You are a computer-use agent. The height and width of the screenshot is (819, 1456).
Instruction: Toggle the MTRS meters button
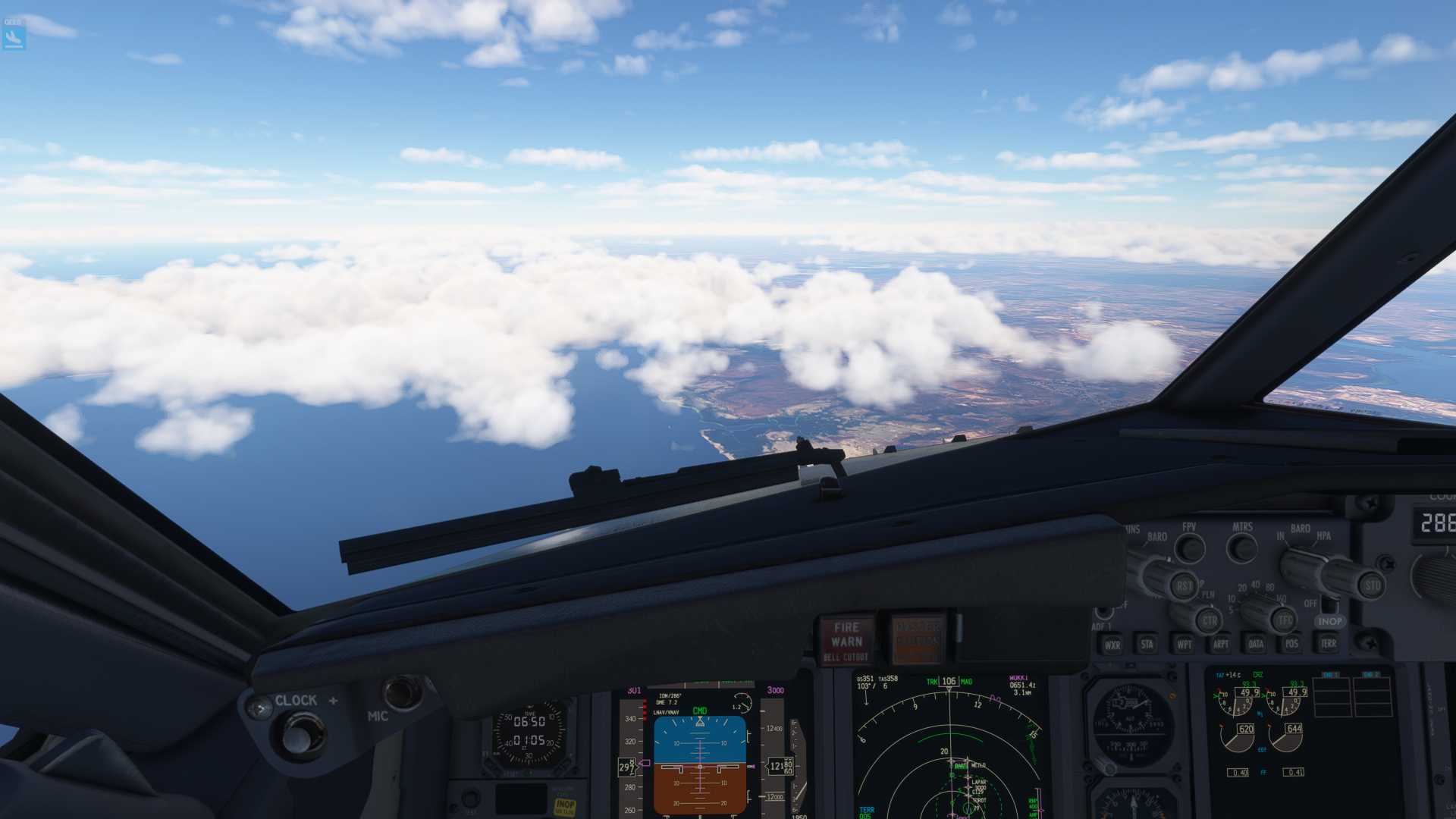[1241, 547]
